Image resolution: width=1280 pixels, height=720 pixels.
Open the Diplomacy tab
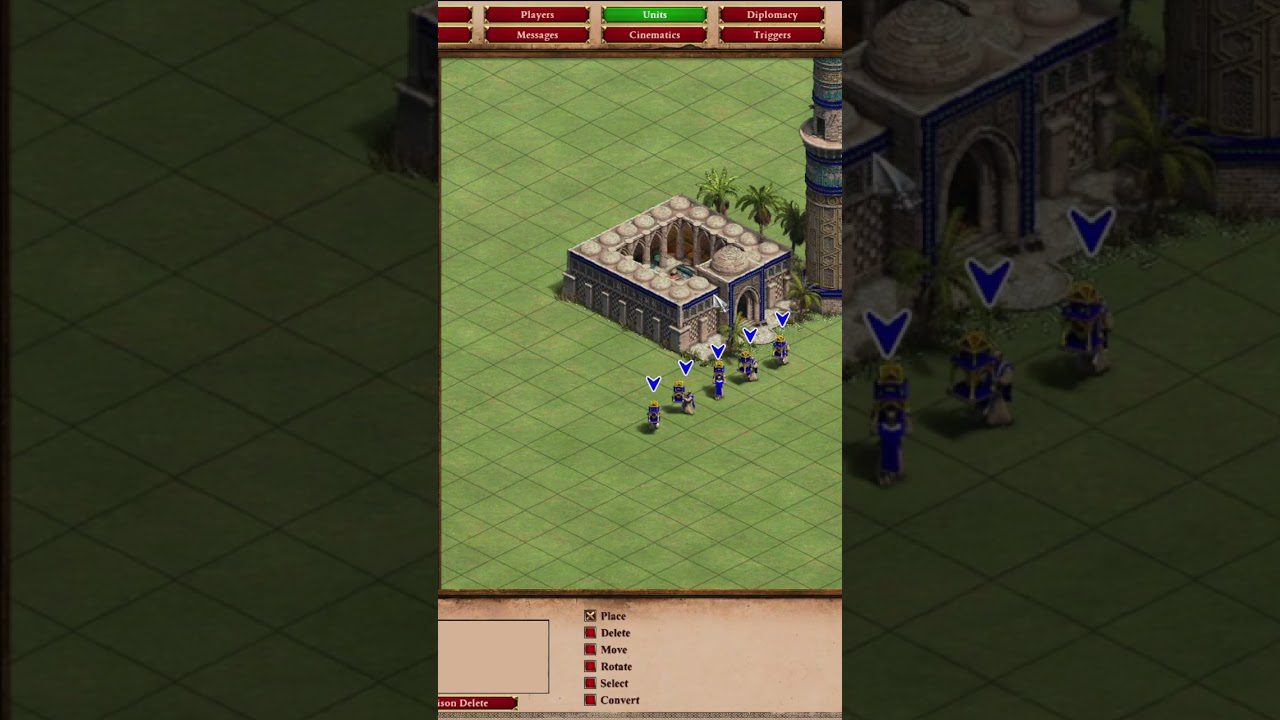[x=771, y=14]
